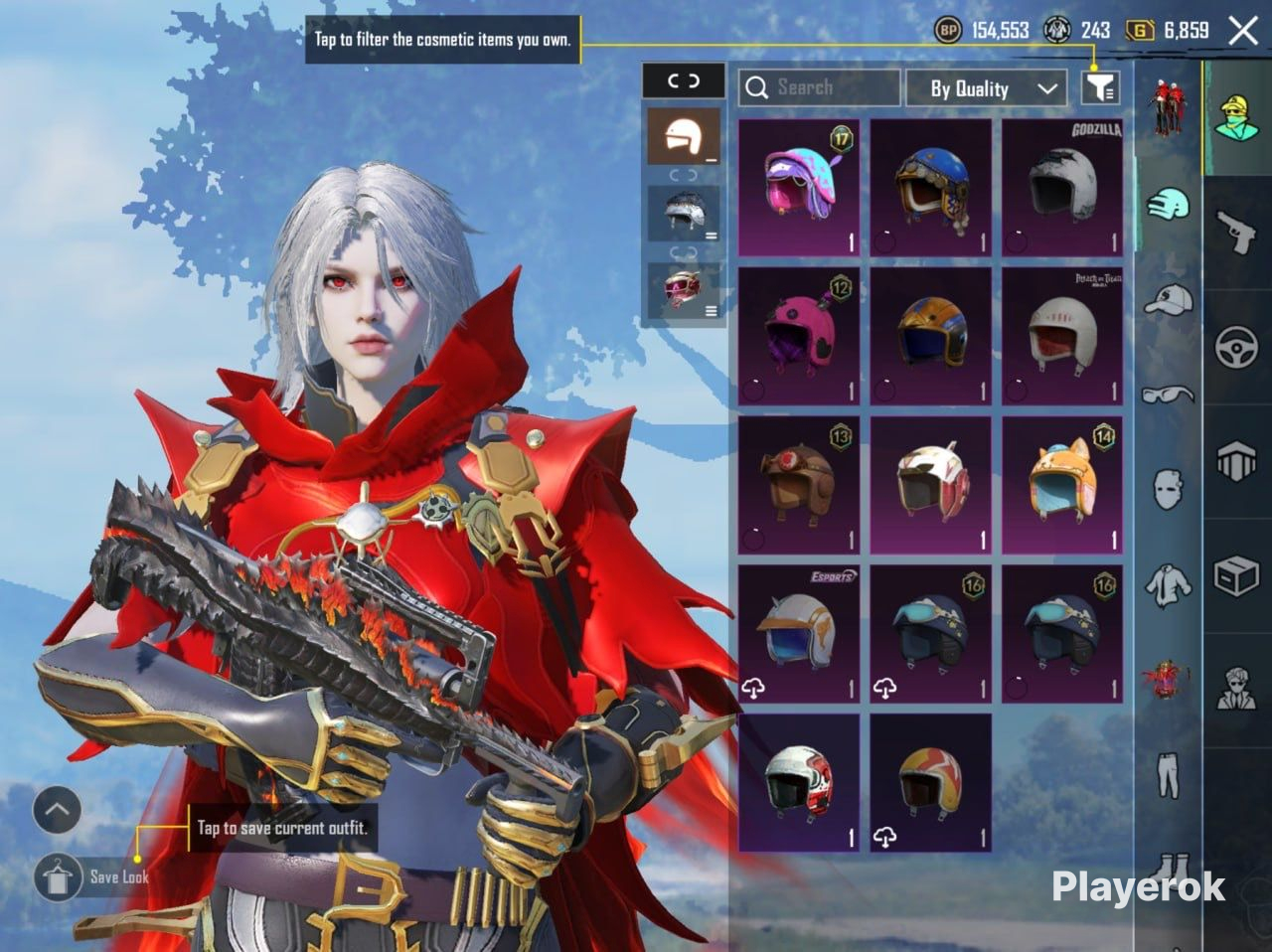Select the pink and teal bandana helmet

click(x=799, y=188)
